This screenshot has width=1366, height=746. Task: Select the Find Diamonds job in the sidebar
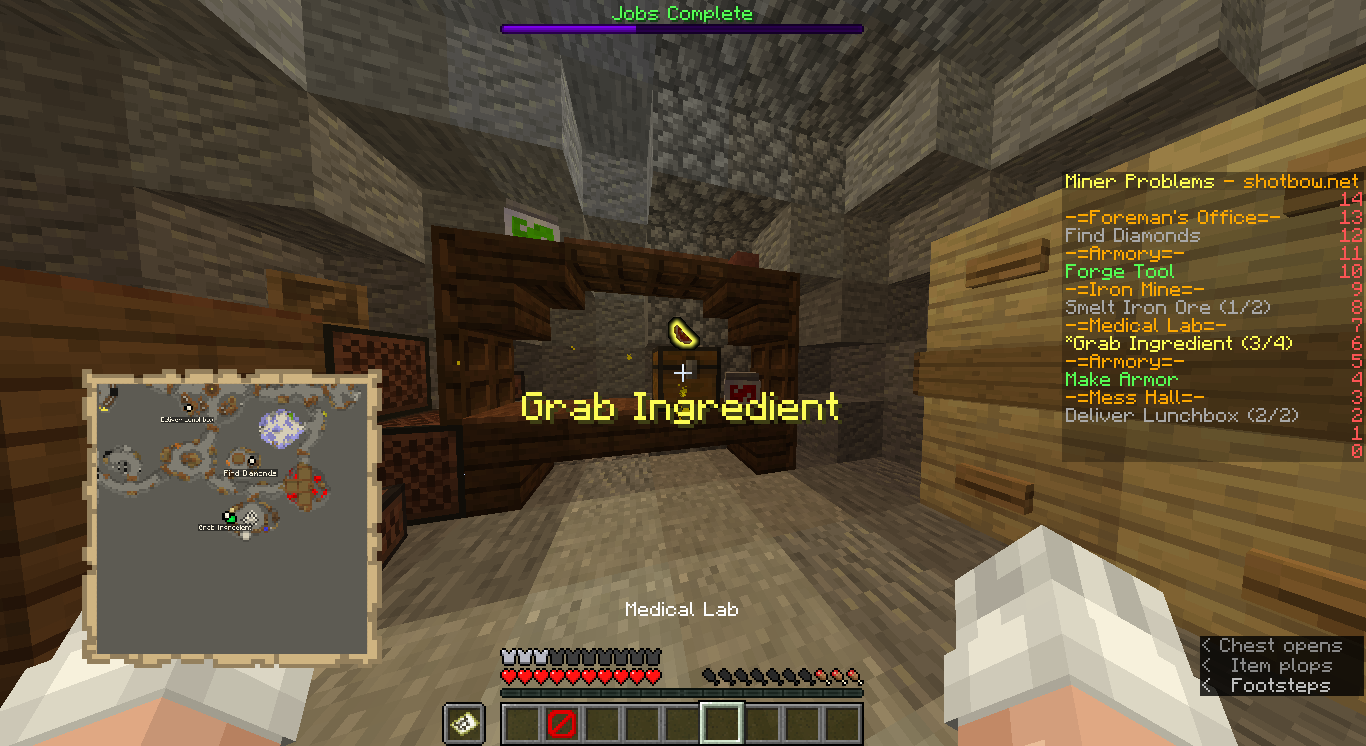(1132, 236)
